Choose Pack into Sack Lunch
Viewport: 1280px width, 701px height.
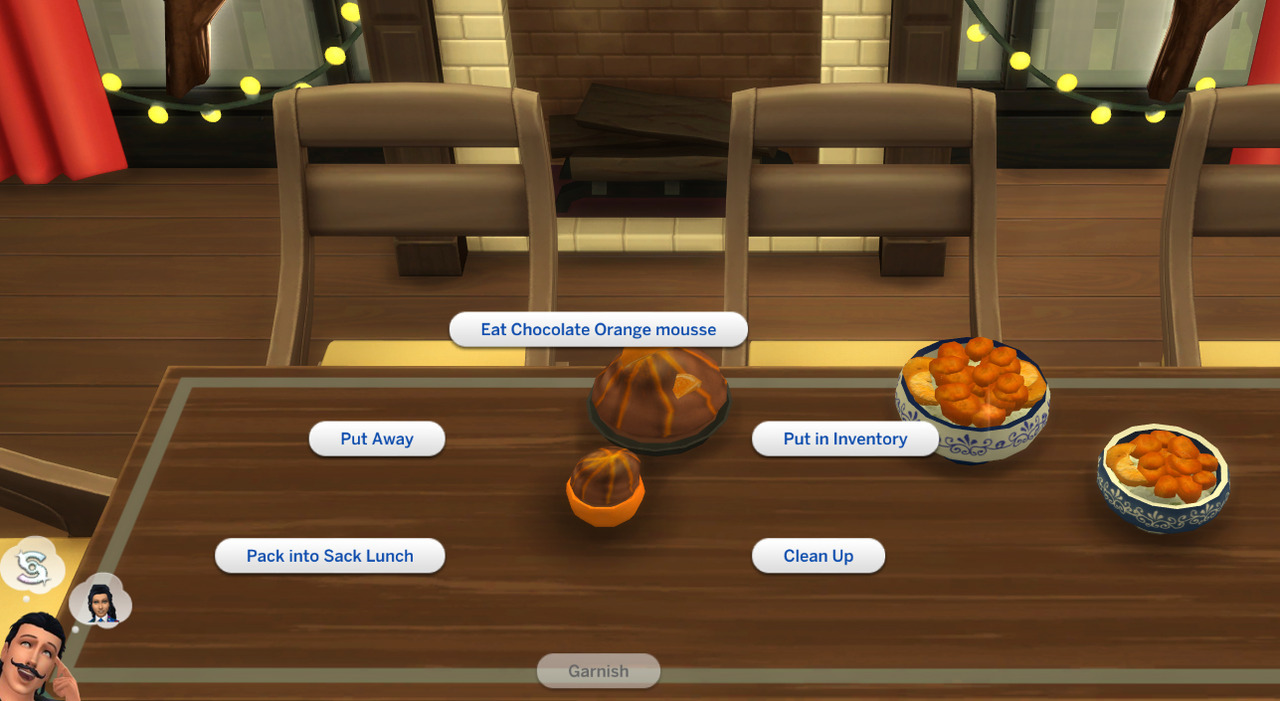coord(330,556)
